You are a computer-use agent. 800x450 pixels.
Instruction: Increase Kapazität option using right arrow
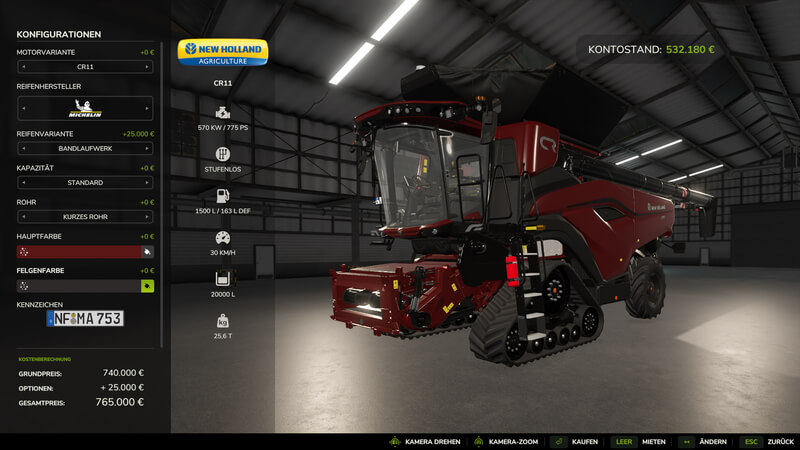tap(148, 183)
